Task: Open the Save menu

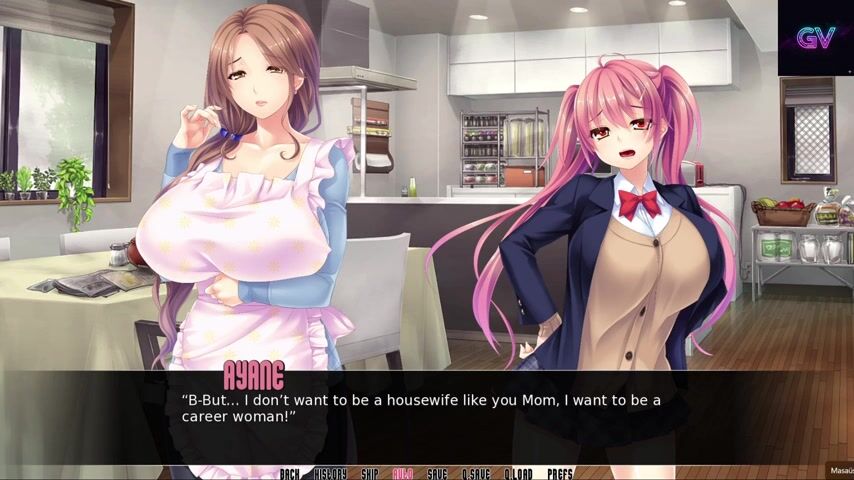Action: click(437, 474)
